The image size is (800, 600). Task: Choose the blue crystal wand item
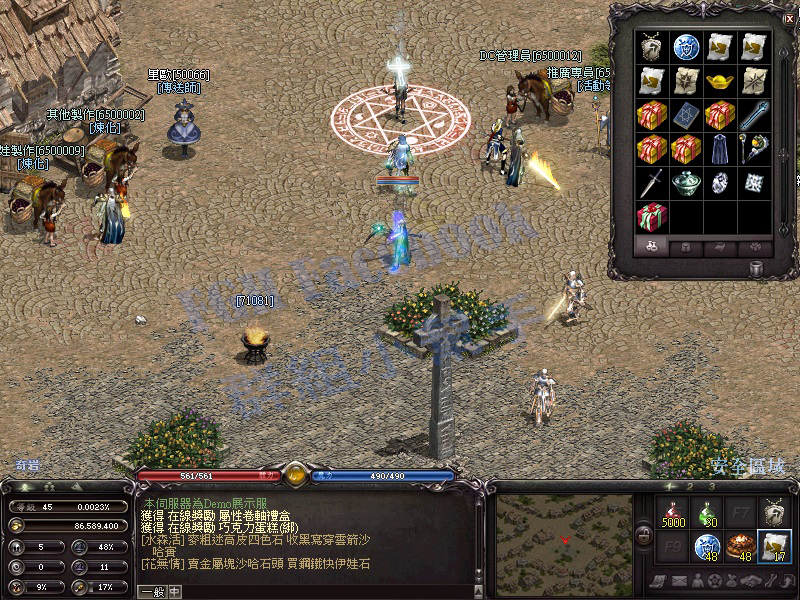pyautogui.click(x=753, y=114)
